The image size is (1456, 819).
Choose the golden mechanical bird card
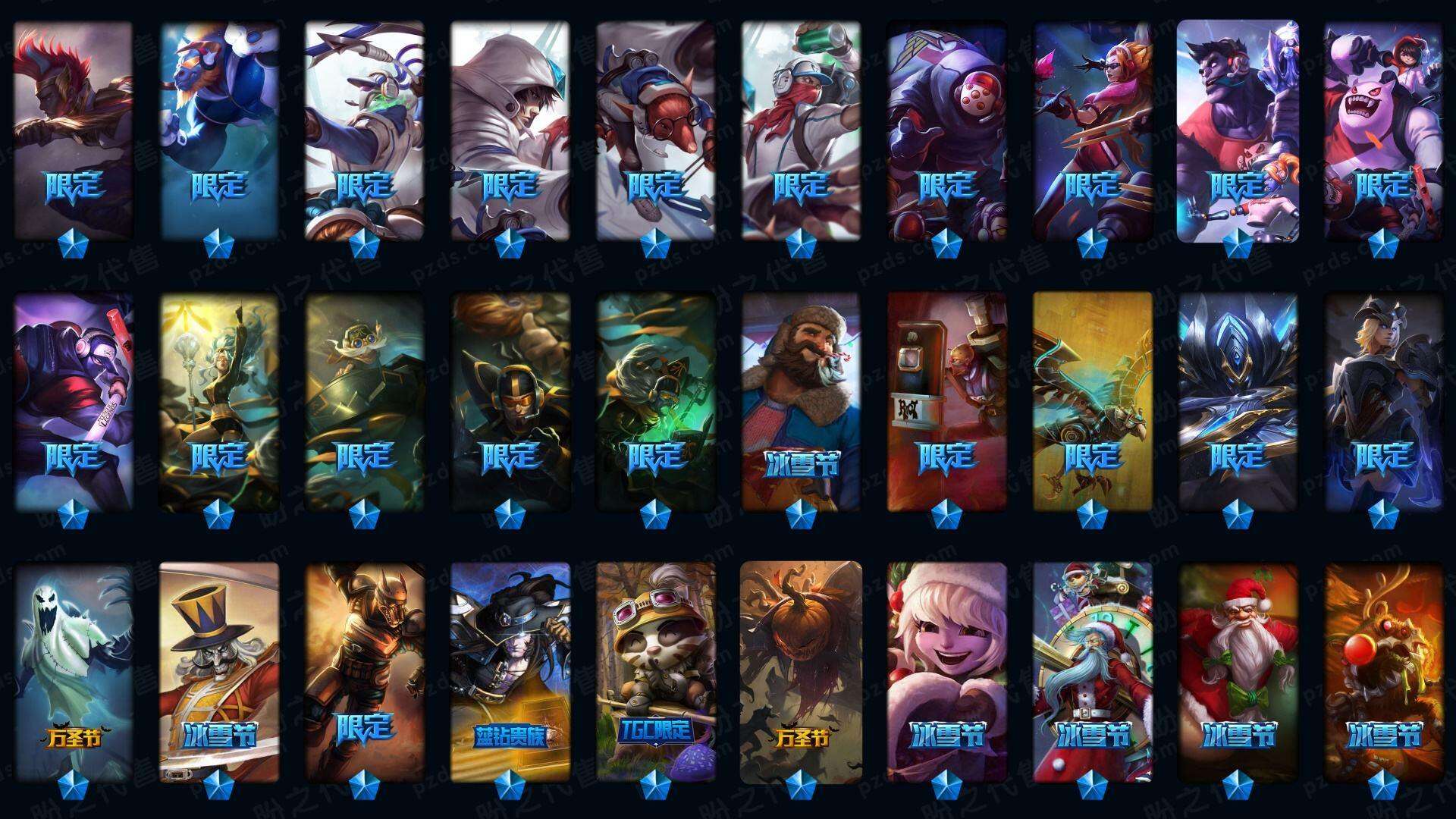coord(1092,400)
